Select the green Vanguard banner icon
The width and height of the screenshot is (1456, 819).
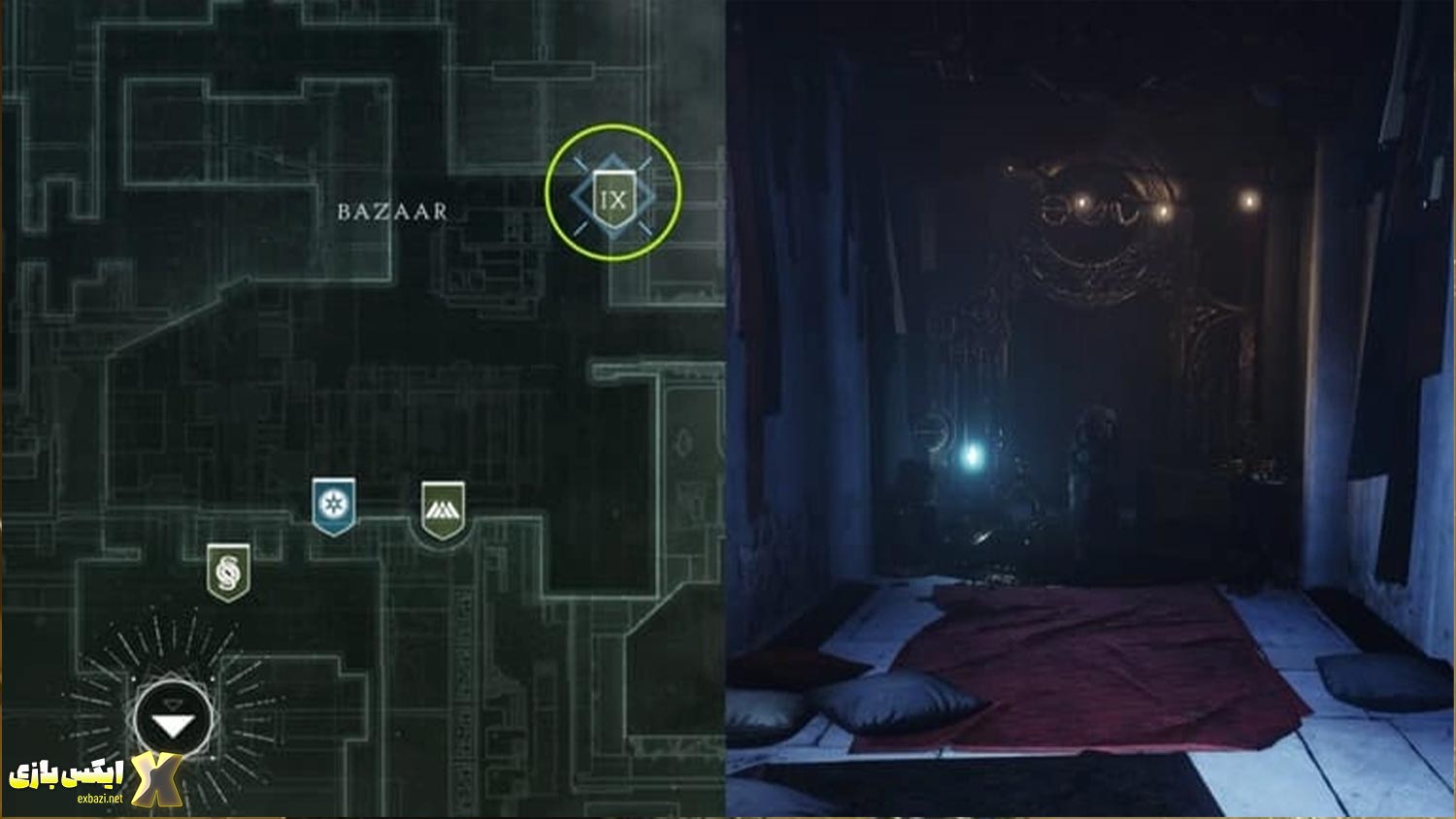click(x=442, y=505)
